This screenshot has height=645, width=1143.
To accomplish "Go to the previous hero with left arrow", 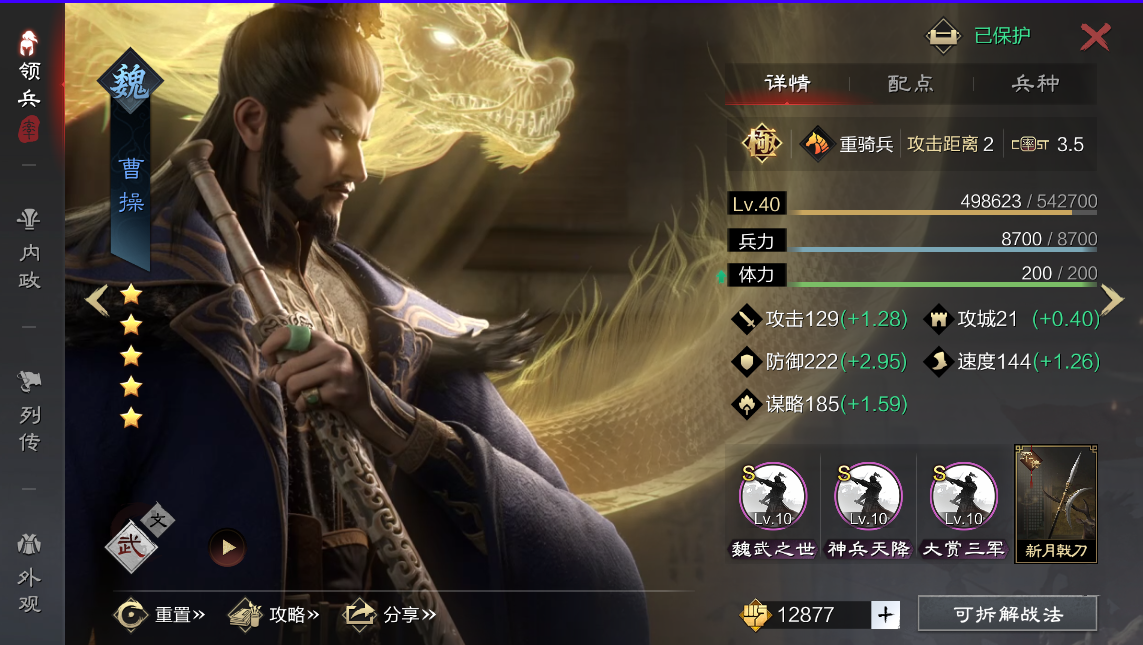I will point(96,300).
